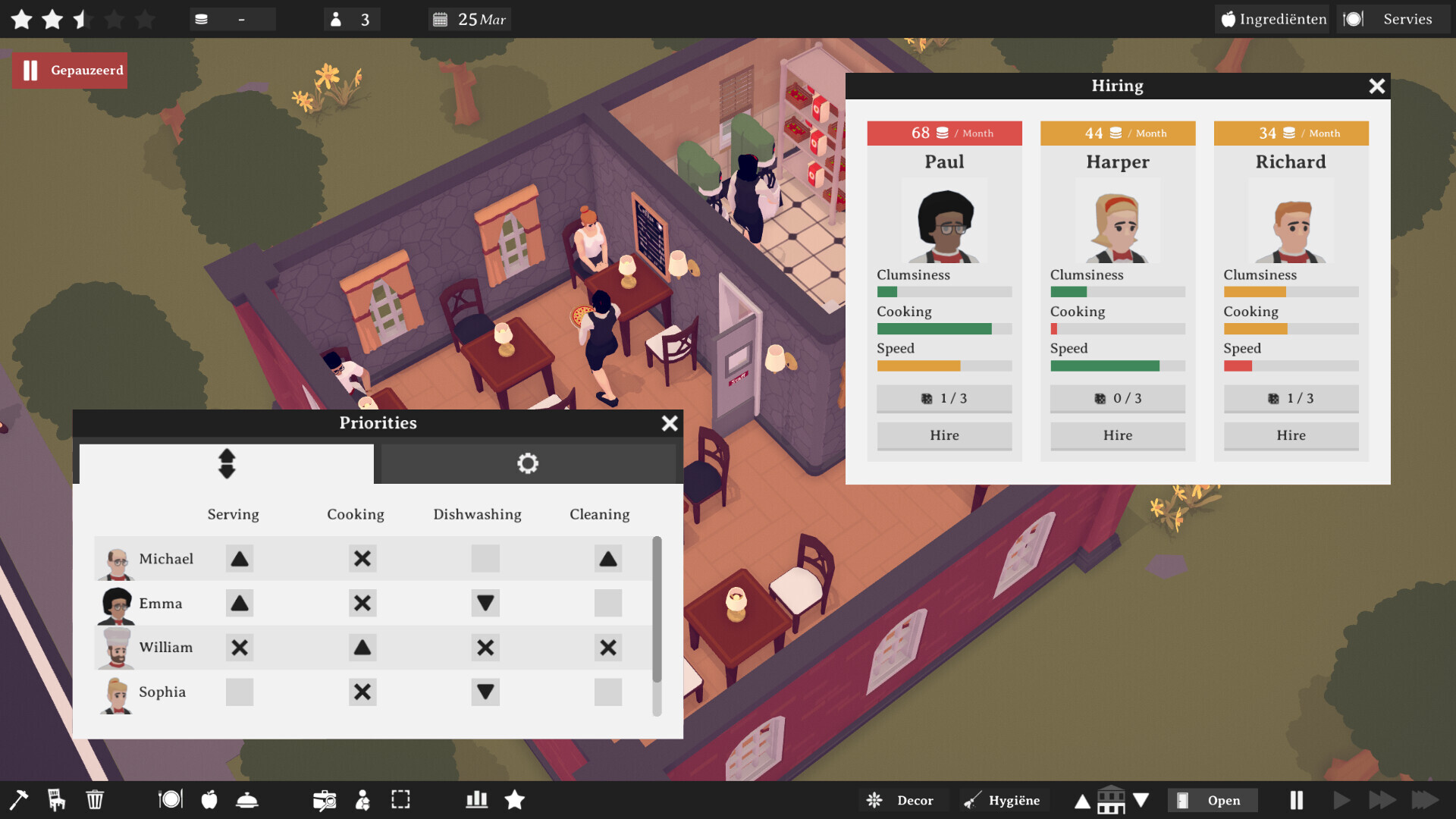Toggle the restaurant Open door status
The width and height of the screenshot is (1456, 819).
(1212, 799)
